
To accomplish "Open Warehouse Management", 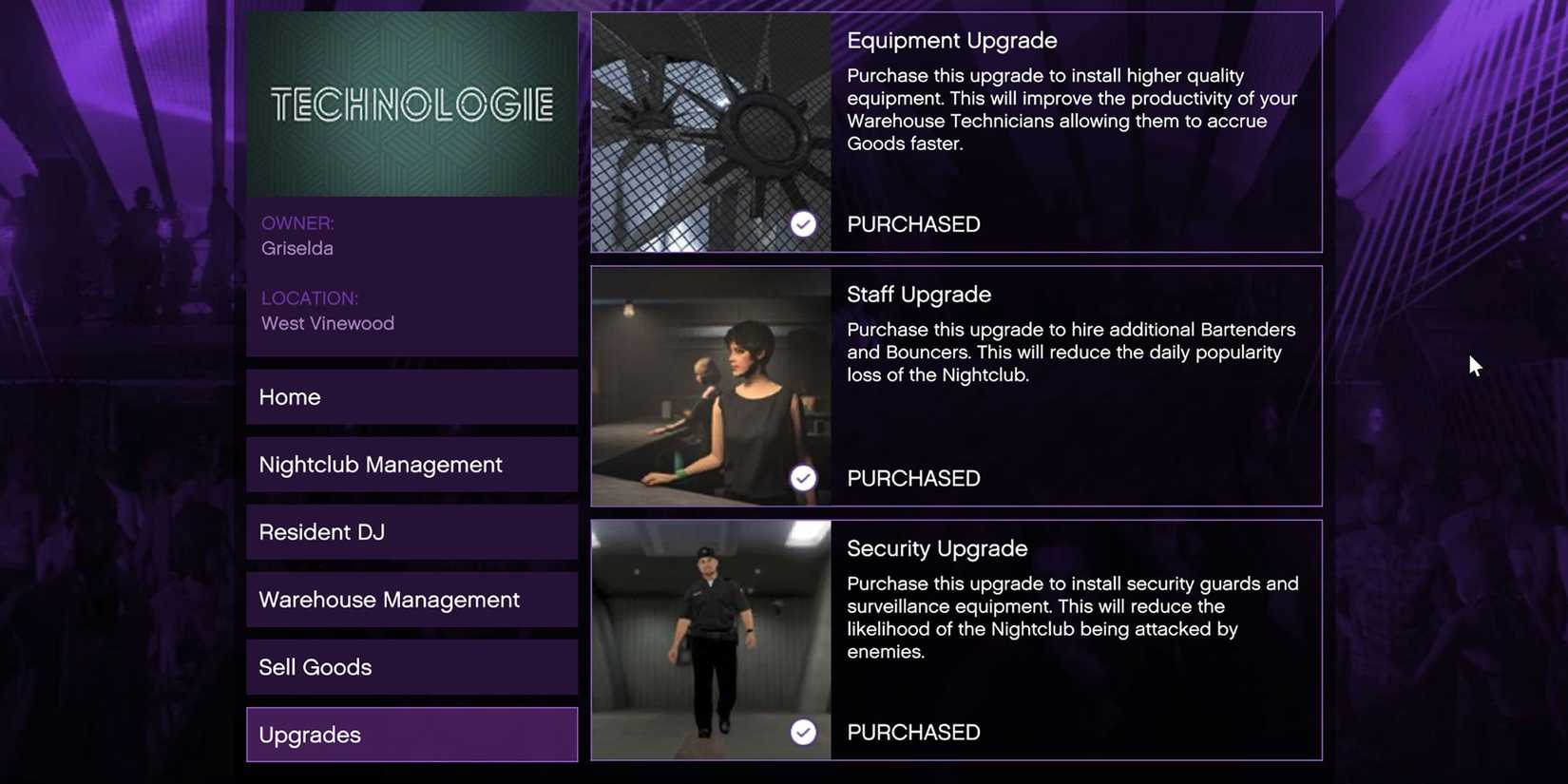I will 411,599.
